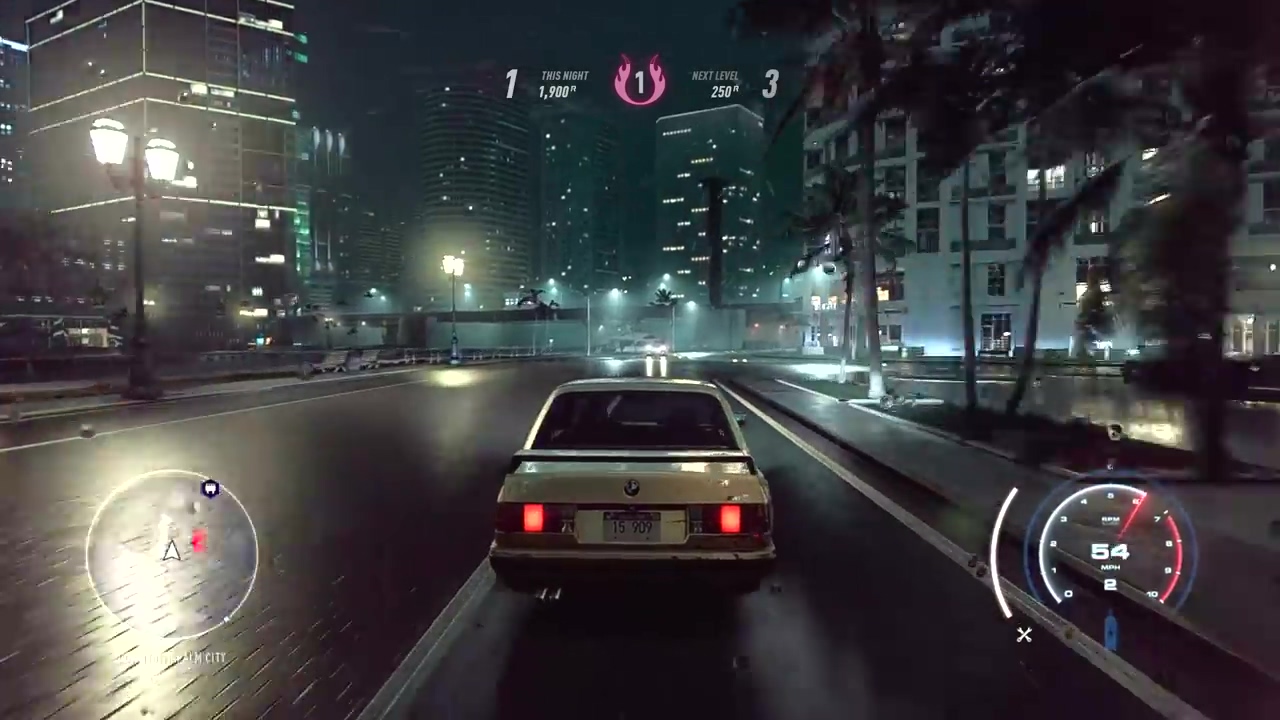Click the pink heat level flame icon
Image resolution: width=1280 pixels, height=720 pixels.
click(x=640, y=82)
